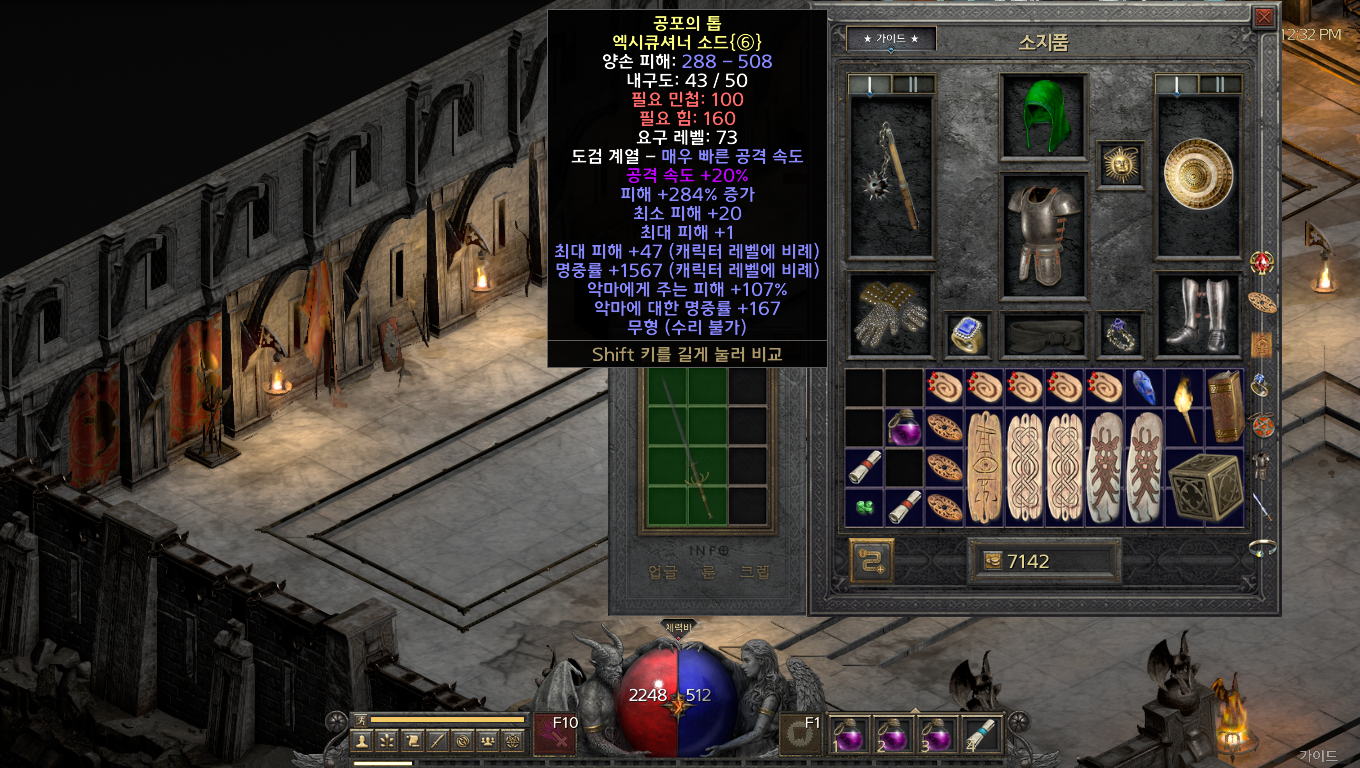1360x768 pixels.
Task: Select the studded gloves slot
Action: click(x=890, y=314)
